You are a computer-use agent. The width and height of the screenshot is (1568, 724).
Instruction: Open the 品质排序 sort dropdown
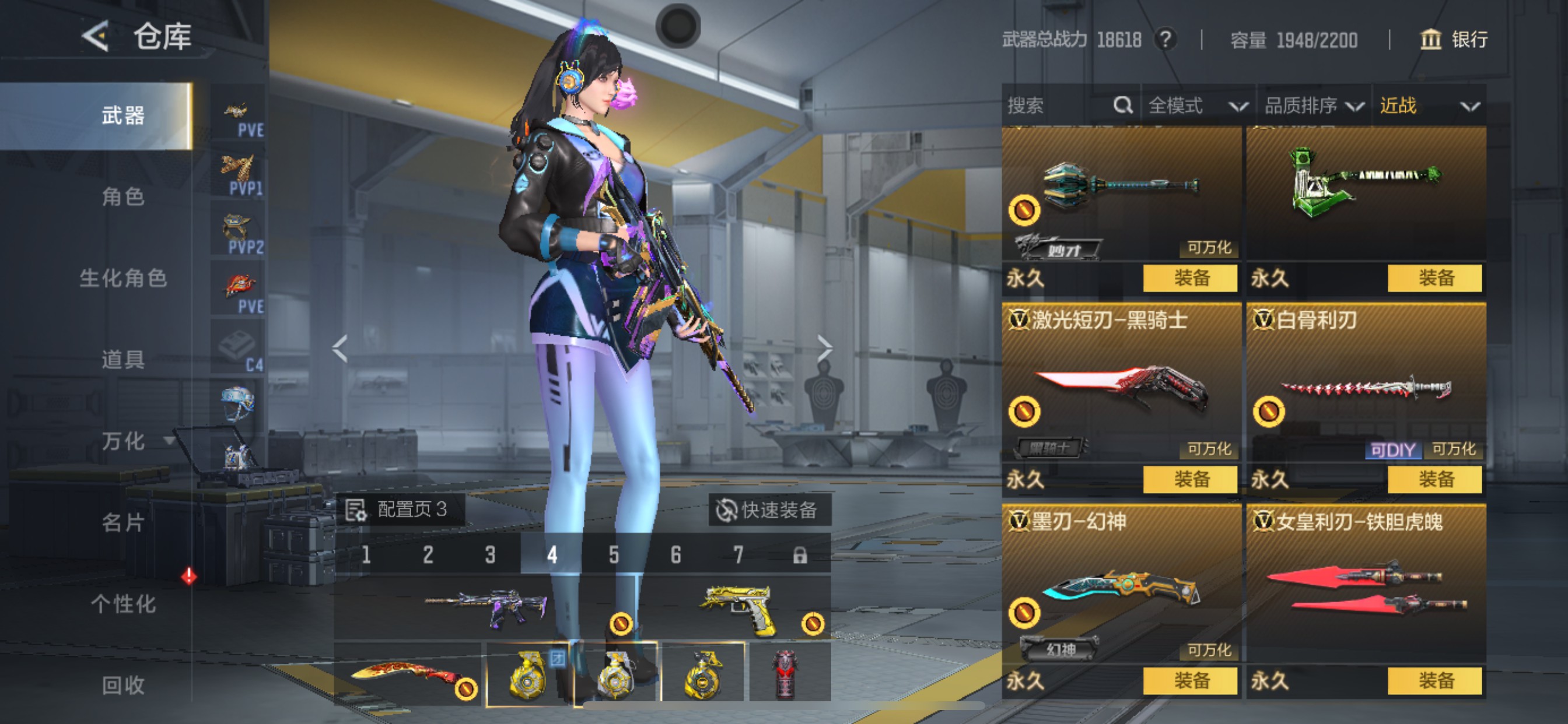pyautogui.click(x=1313, y=106)
